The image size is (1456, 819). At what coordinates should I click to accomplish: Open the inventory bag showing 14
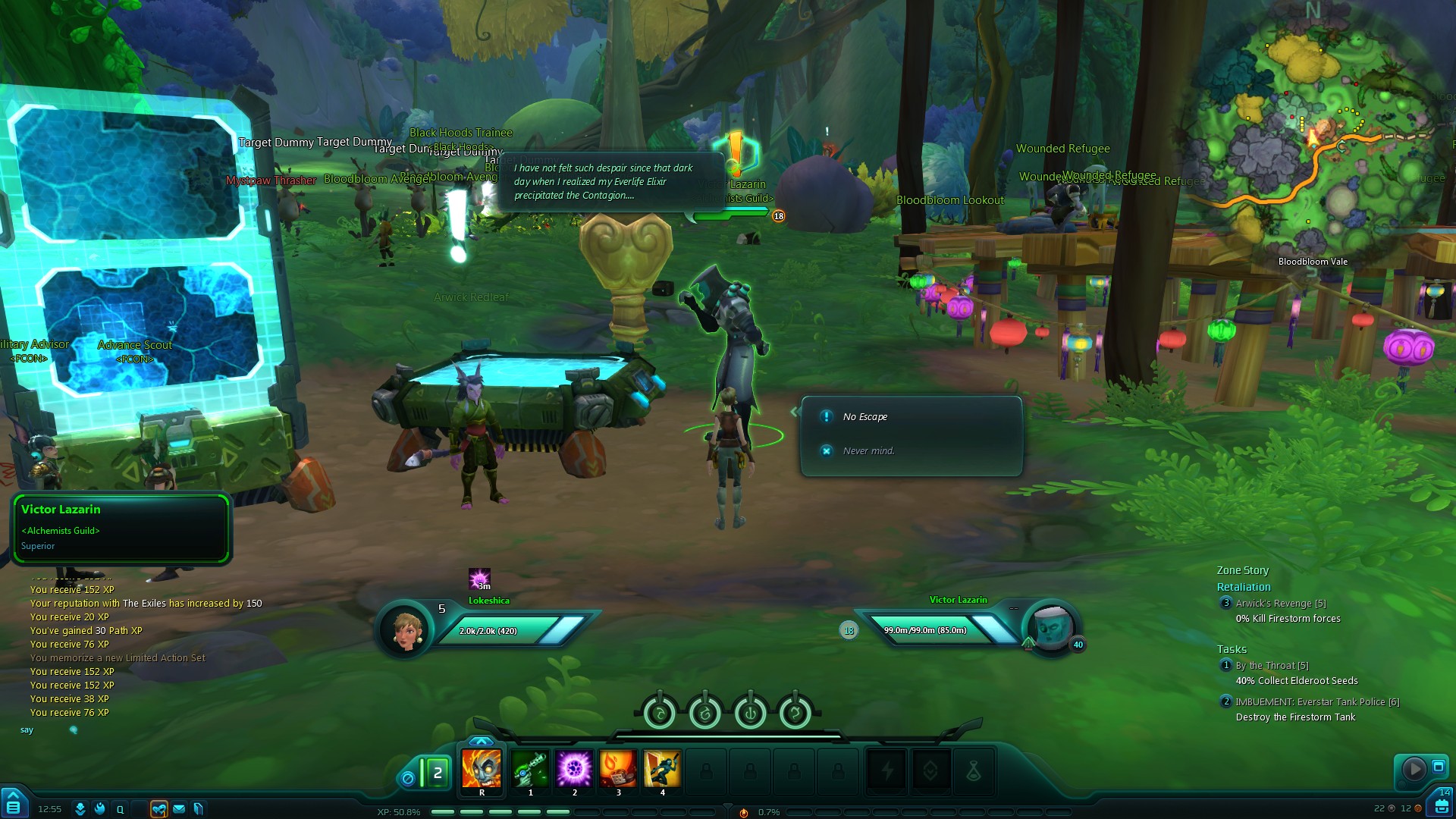[x=1440, y=804]
